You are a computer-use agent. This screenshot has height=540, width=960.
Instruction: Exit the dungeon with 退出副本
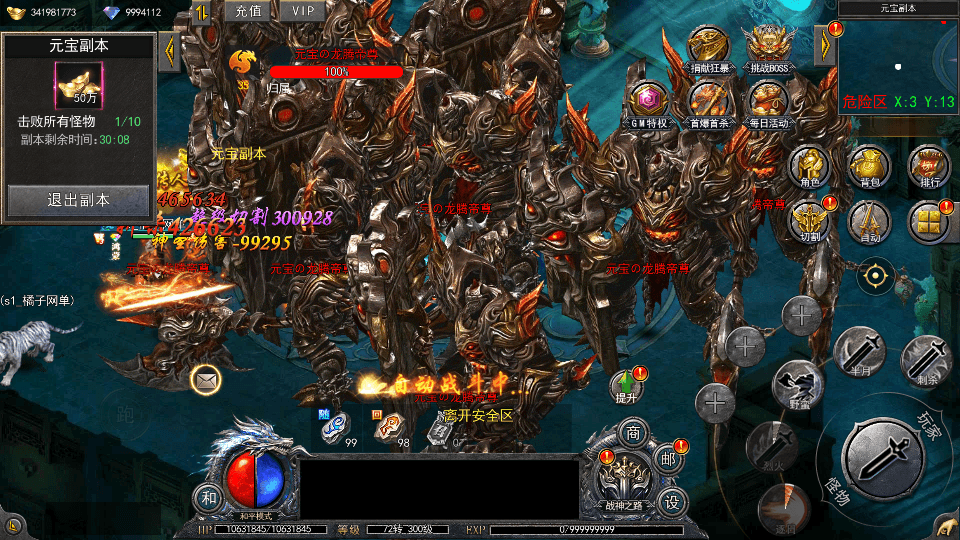click(x=78, y=200)
